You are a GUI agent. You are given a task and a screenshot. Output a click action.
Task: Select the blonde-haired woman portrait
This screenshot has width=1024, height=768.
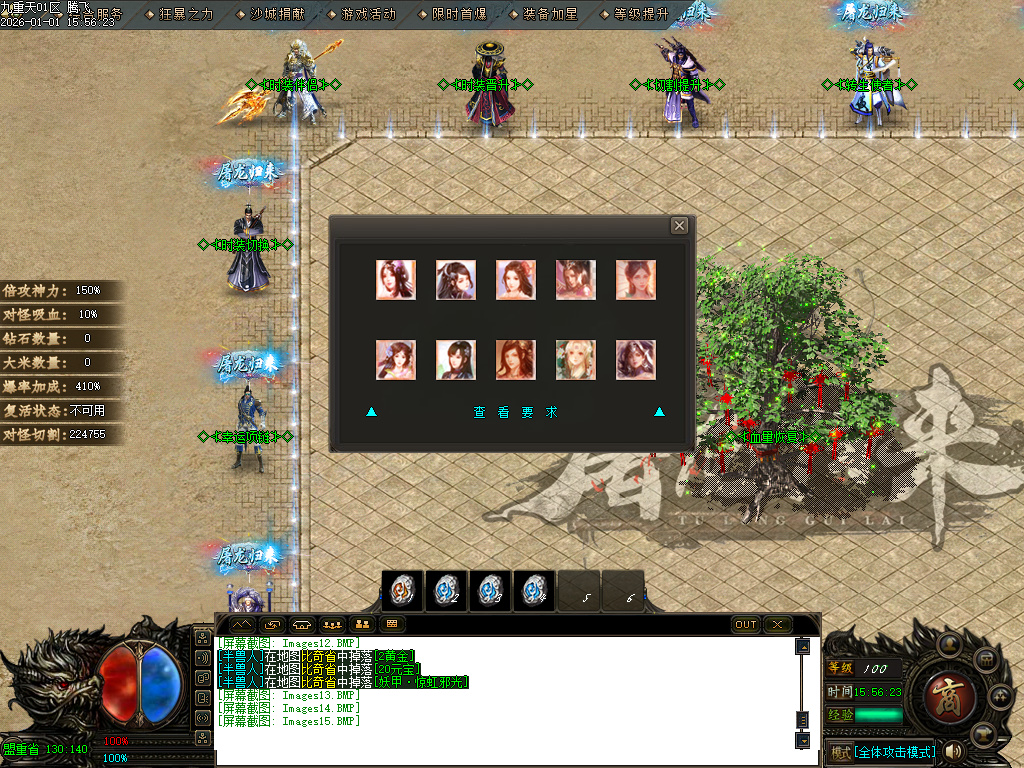click(576, 360)
